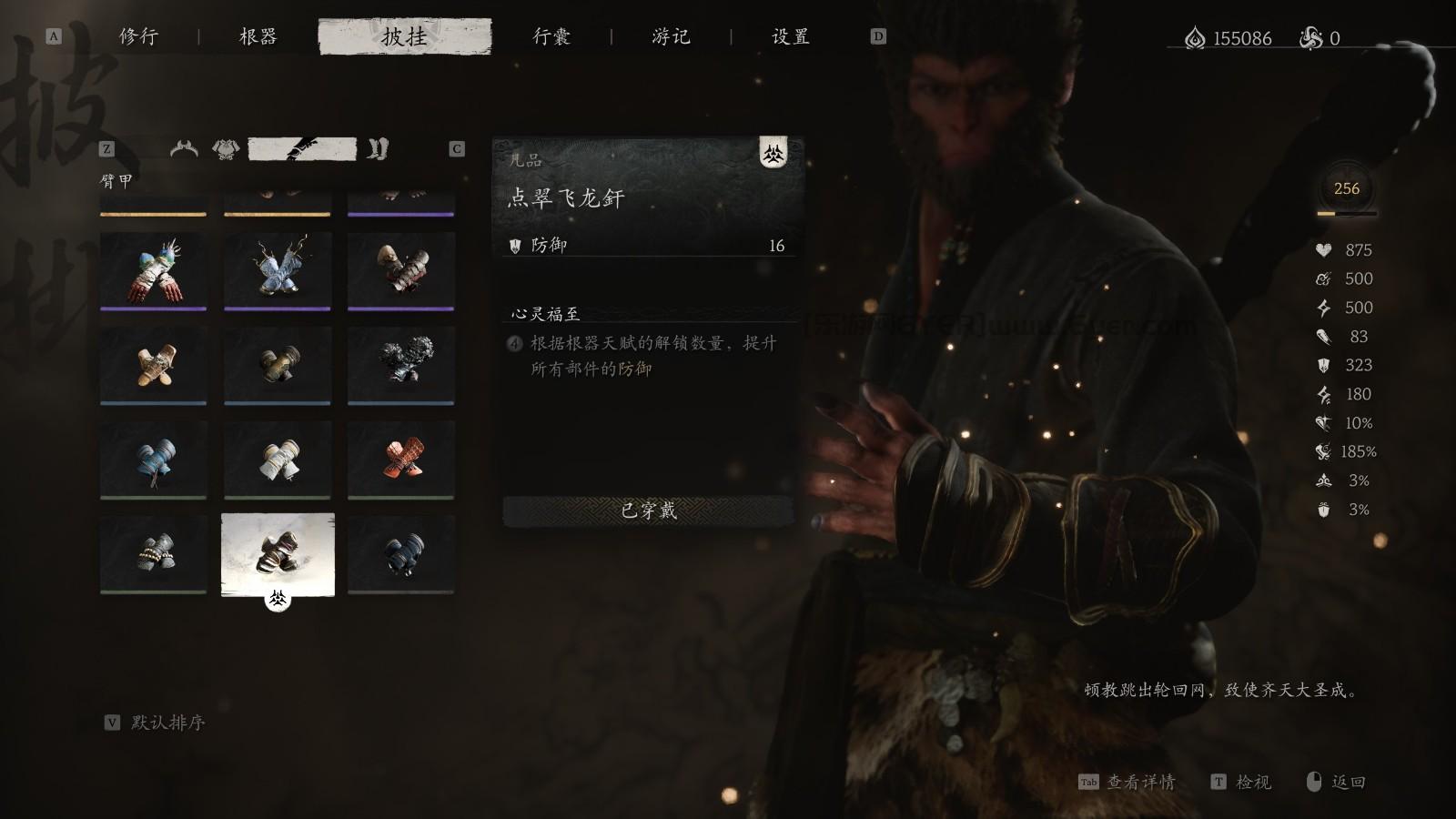Image resolution: width=1456 pixels, height=819 pixels.
Task: Select the chest armor category icon
Action: (x=224, y=148)
